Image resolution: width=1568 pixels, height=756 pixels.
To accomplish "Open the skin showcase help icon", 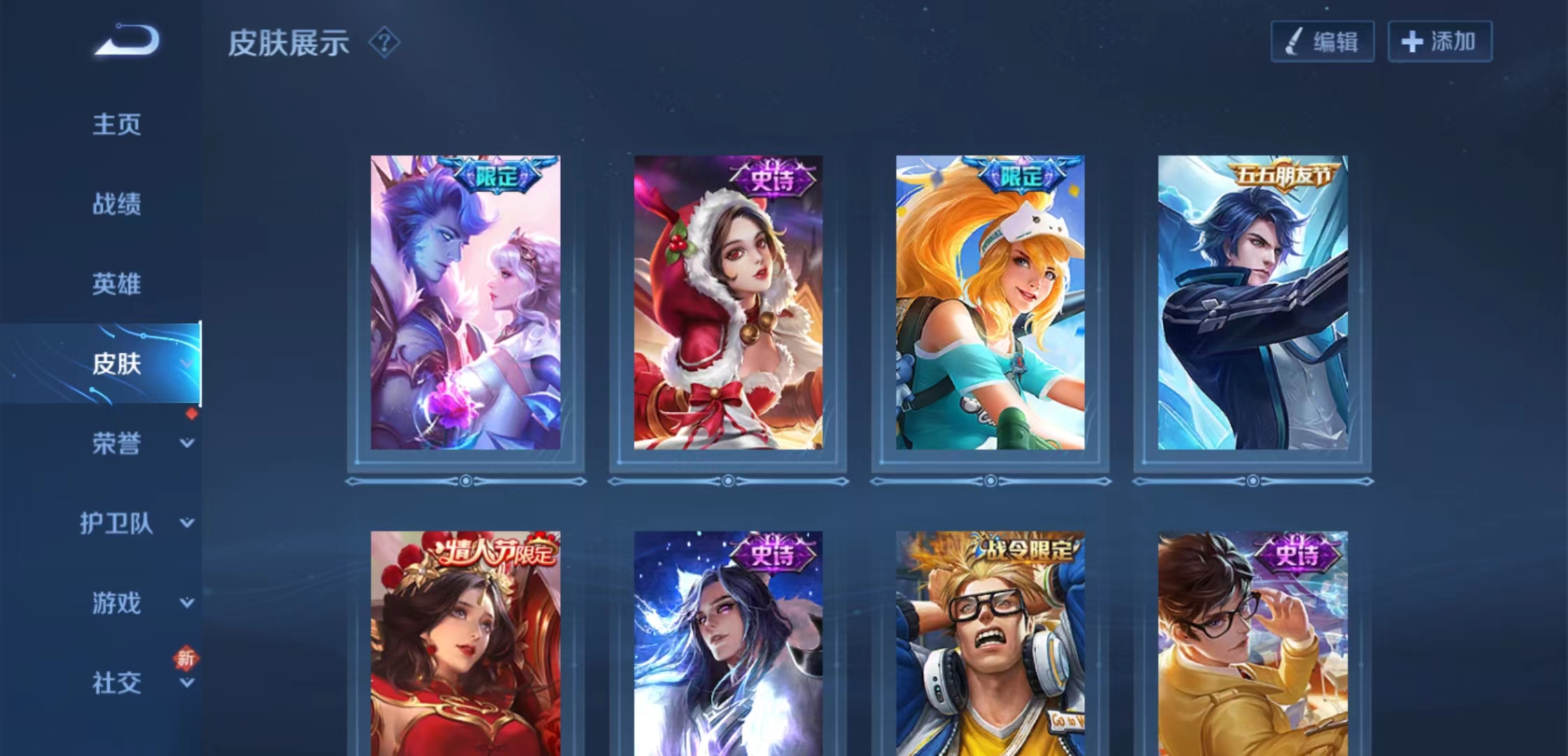I will coord(384,43).
